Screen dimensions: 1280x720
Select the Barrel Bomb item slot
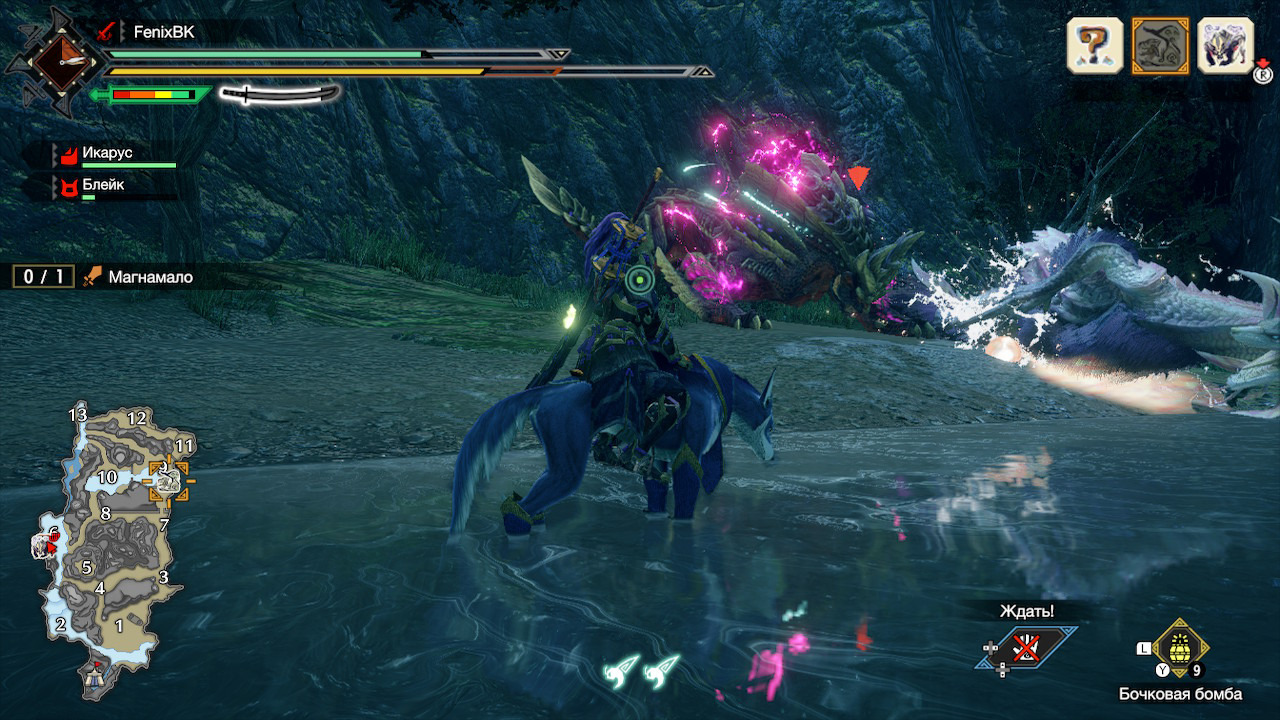click(x=1180, y=648)
